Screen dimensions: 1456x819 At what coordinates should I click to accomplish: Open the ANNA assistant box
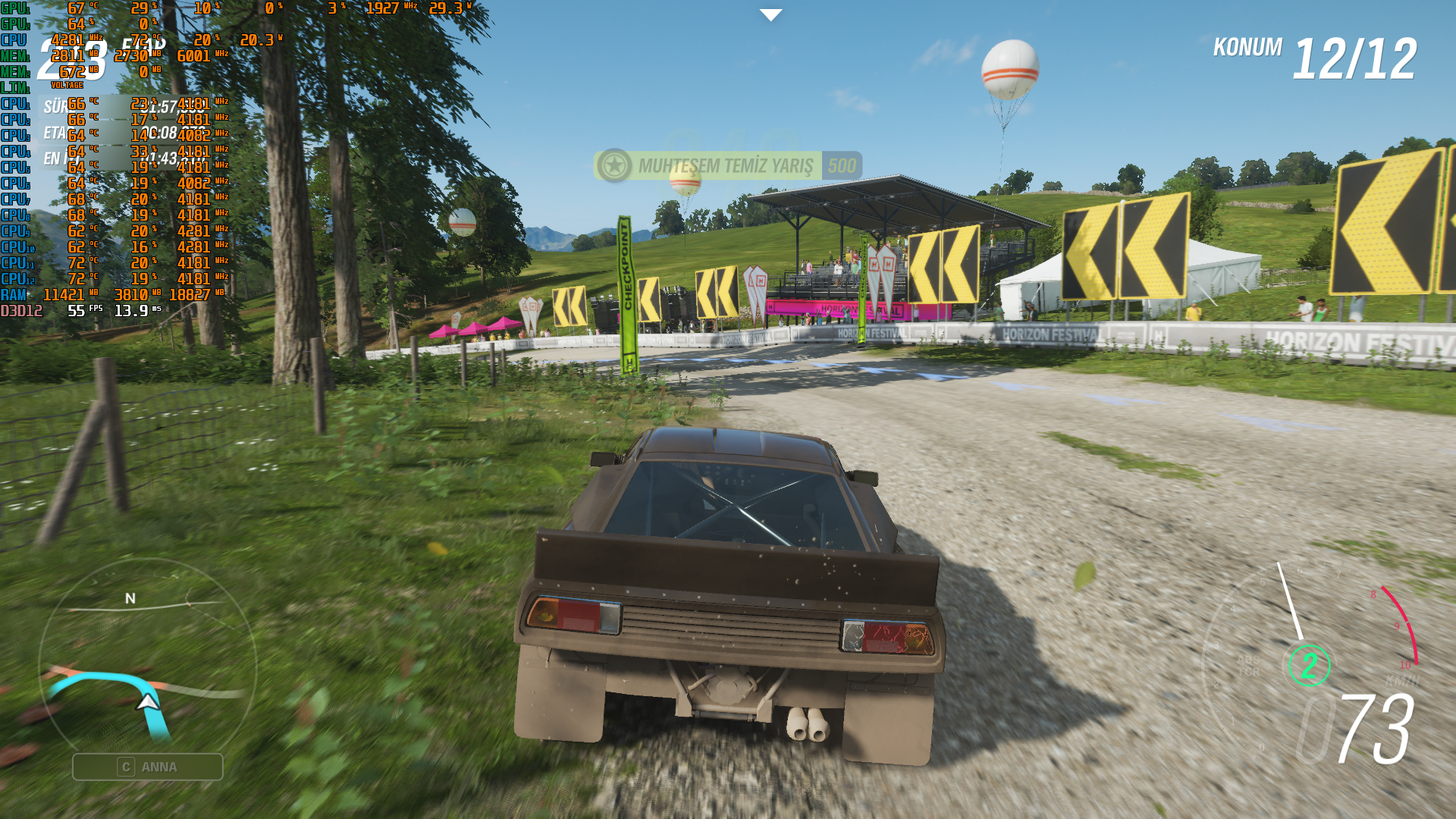coord(148,767)
